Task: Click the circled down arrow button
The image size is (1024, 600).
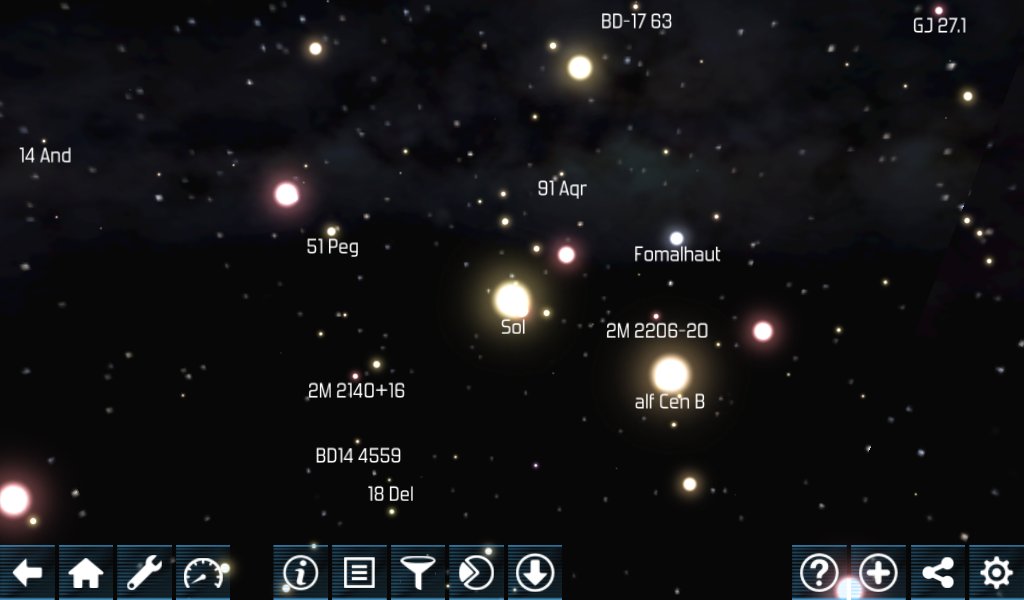Action: click(x=535, y=573)
